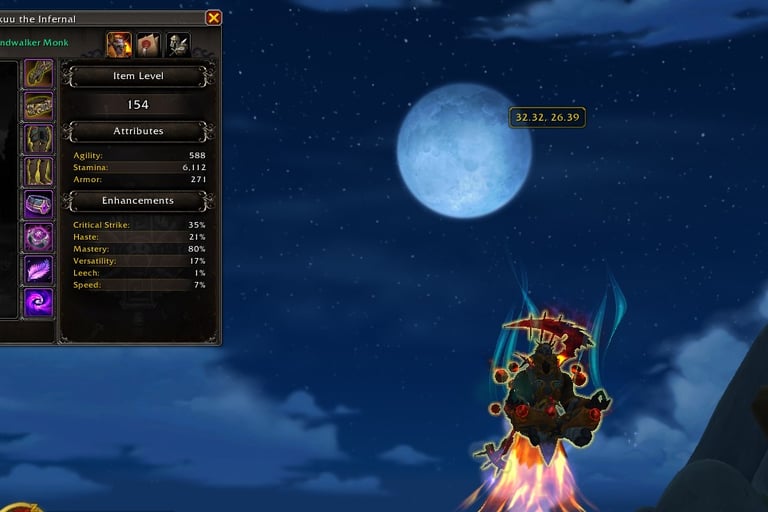Switch to the Titles sidebar tab
The width and height of the screenshot is (768, 512).
(x=148, y=45)
